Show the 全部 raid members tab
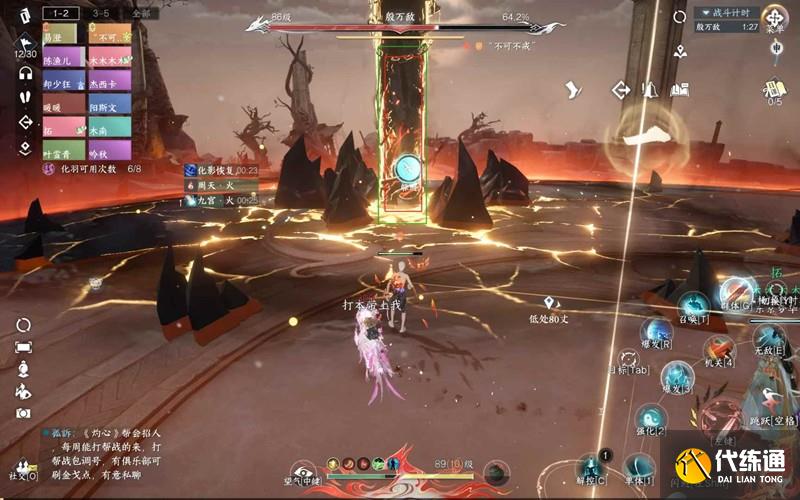The width and height of the screenshot is (800, 500). 141,14
